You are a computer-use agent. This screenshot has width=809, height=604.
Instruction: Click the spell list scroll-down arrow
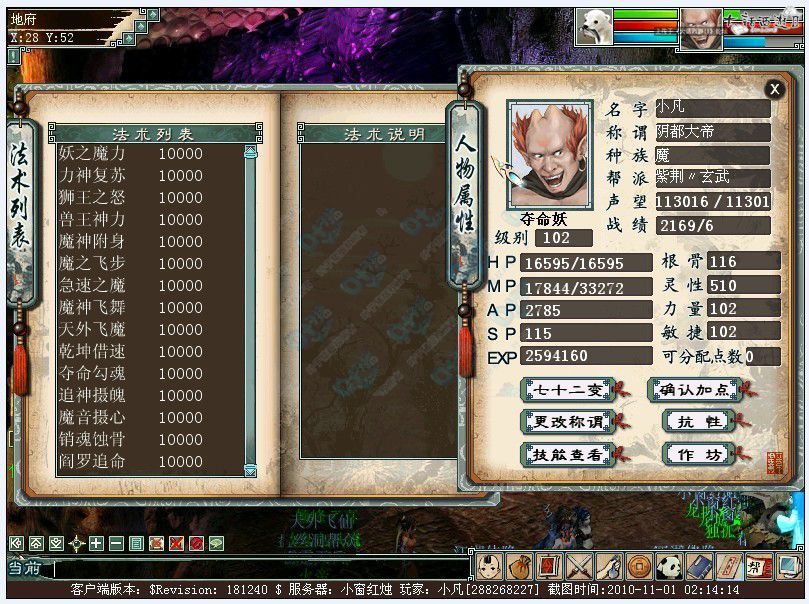[250, 471]
